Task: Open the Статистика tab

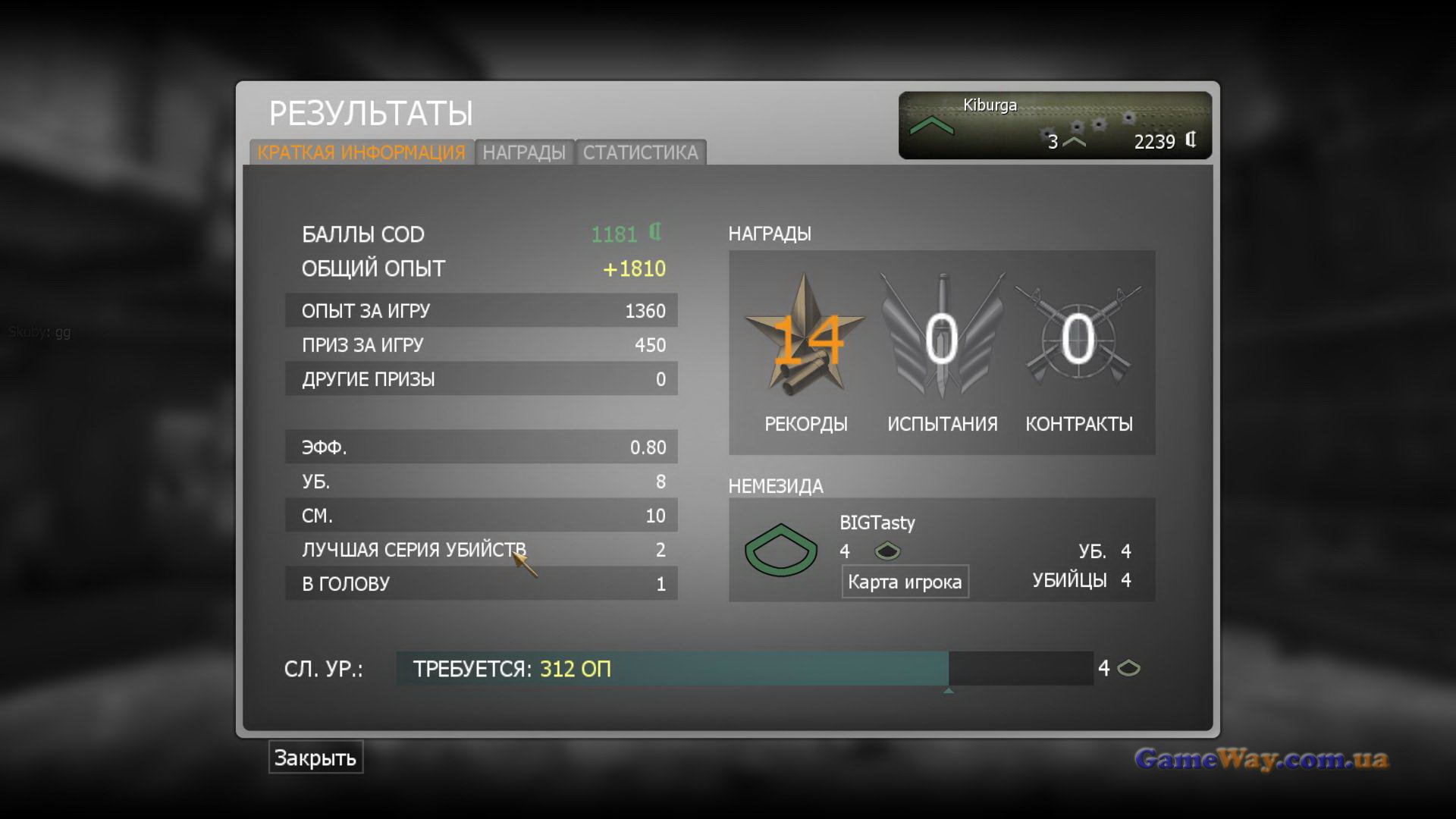Action: pos(640,152)
